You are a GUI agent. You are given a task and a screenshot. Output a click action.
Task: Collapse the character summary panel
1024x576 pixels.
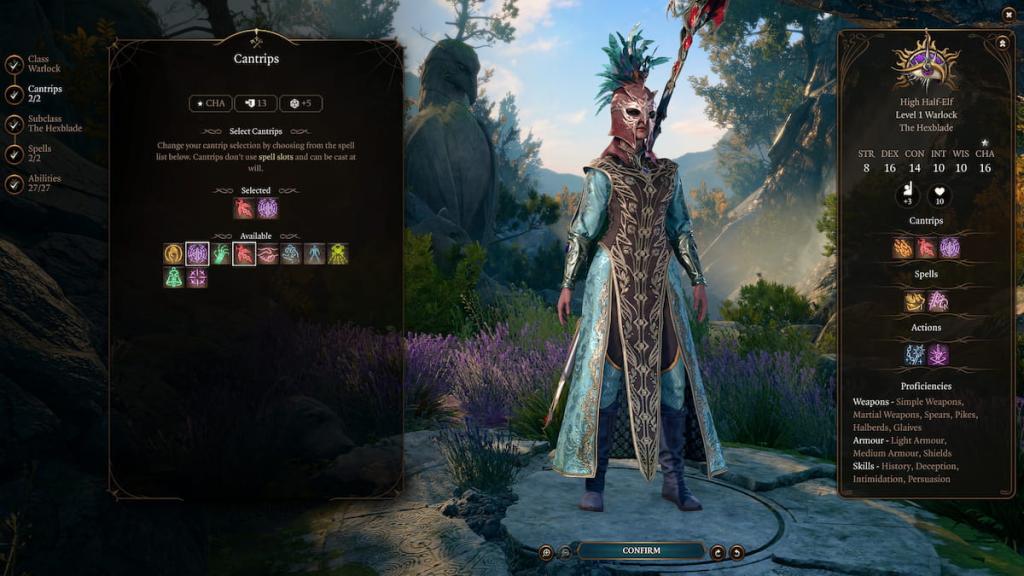pos(1001,44)
